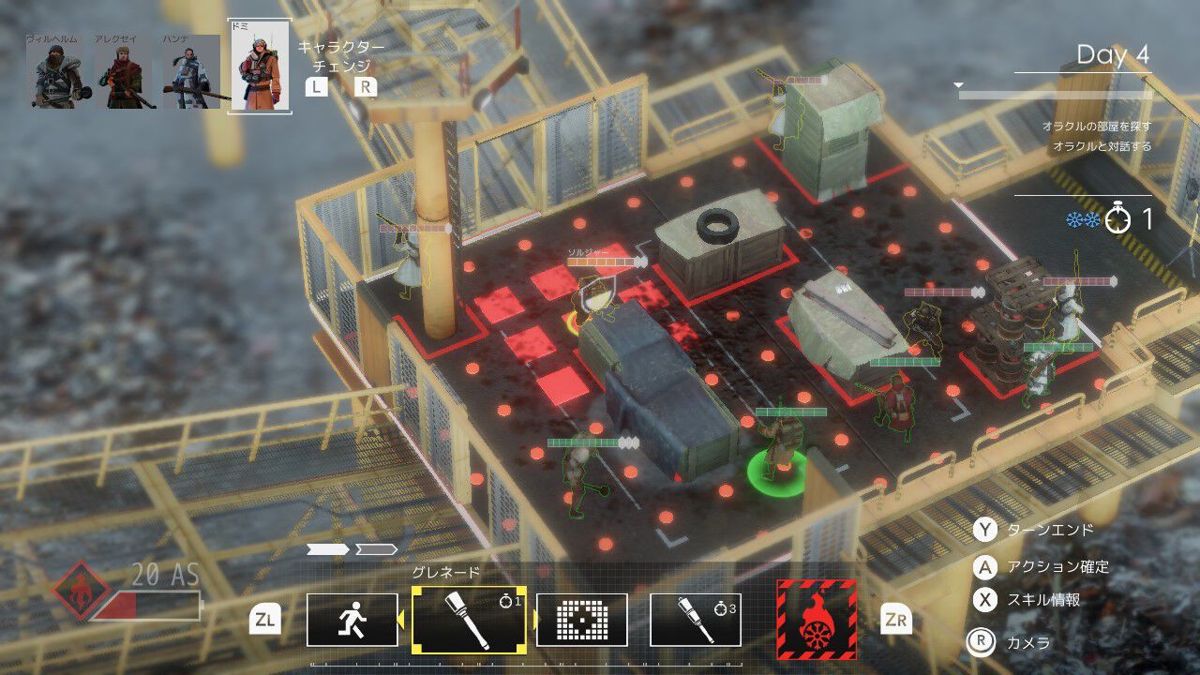1200x675 pixels.
Task: Select the stick grenade with 3-turn timer
Action: tap(696, 620)
